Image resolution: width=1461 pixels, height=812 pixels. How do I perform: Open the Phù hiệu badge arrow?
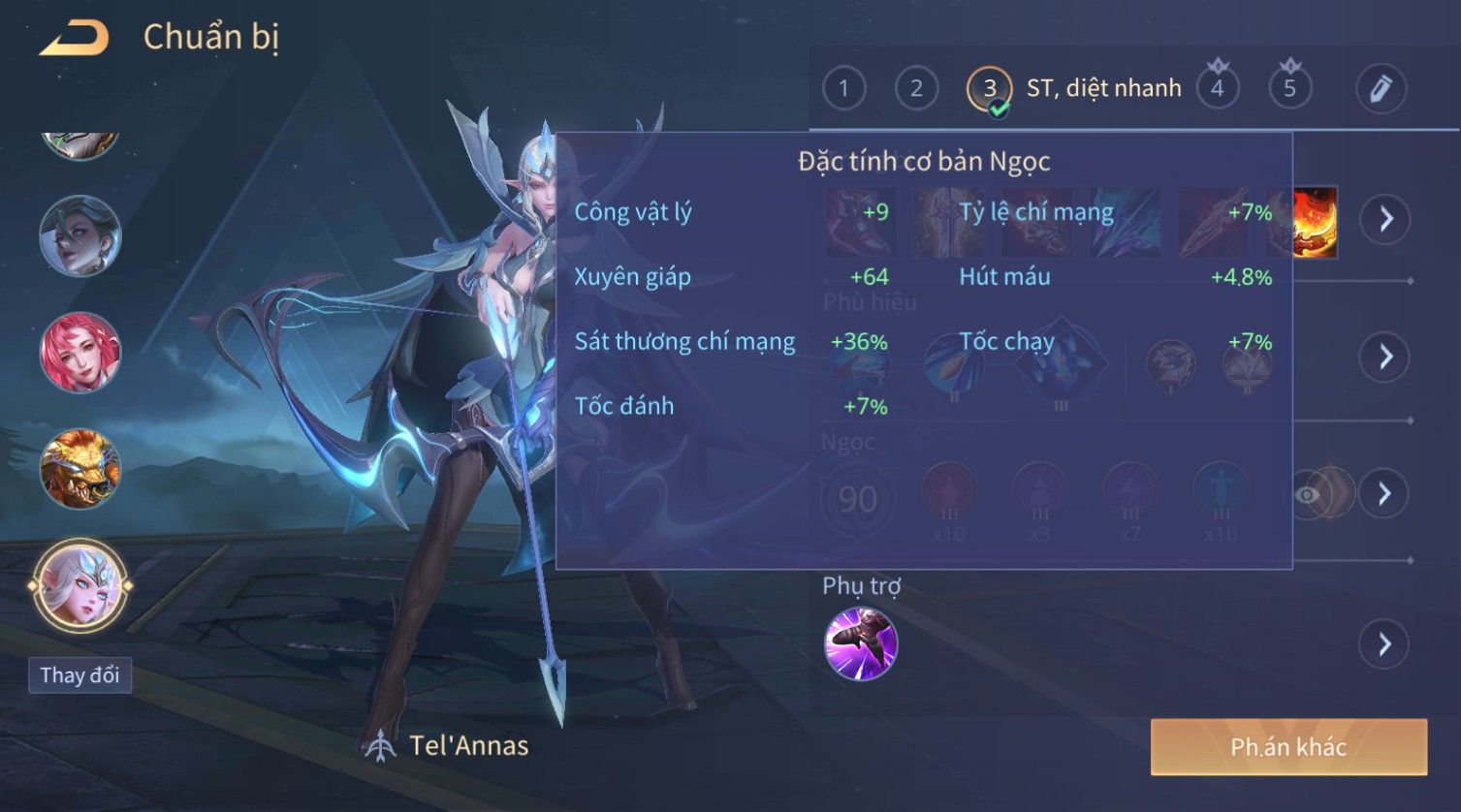tap(1385, 357)
